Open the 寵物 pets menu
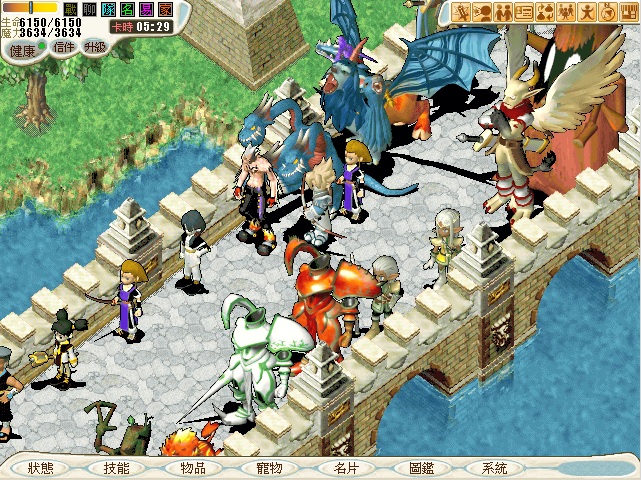This screenshot has height=480, width=641. pyautogui.click(x=270, y=467)
